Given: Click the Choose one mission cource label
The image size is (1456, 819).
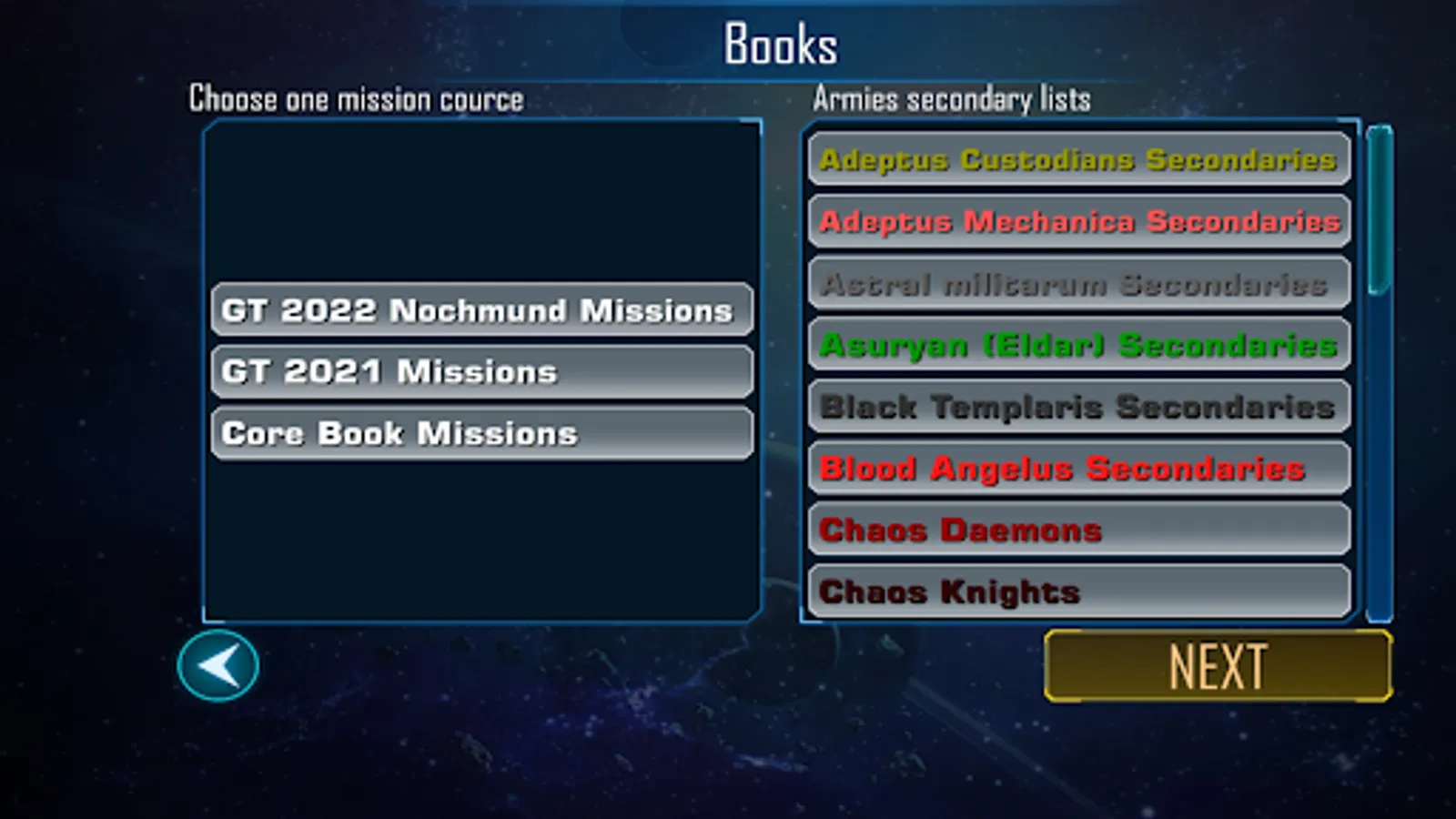Looking at the screenshot, I should 355,98.
